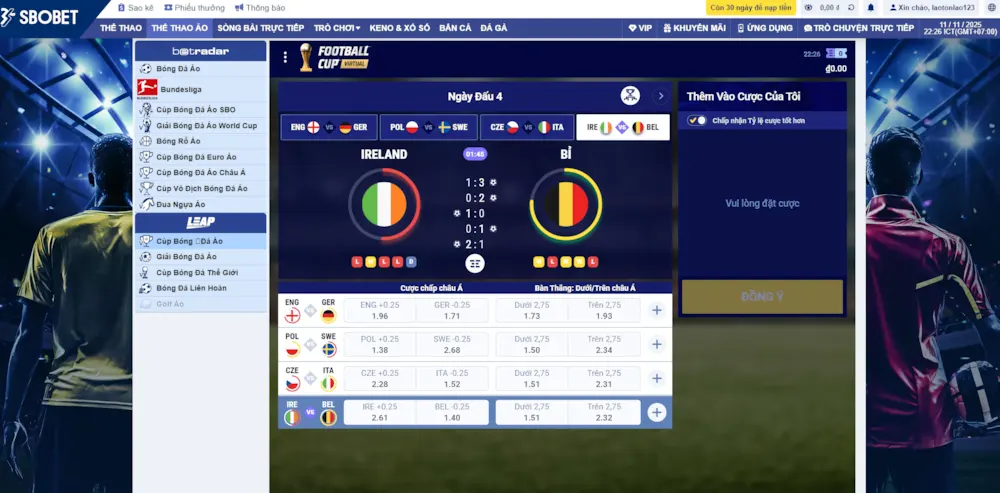
Task: Open the Bundesliga virtual league
Action: point(180,89)
